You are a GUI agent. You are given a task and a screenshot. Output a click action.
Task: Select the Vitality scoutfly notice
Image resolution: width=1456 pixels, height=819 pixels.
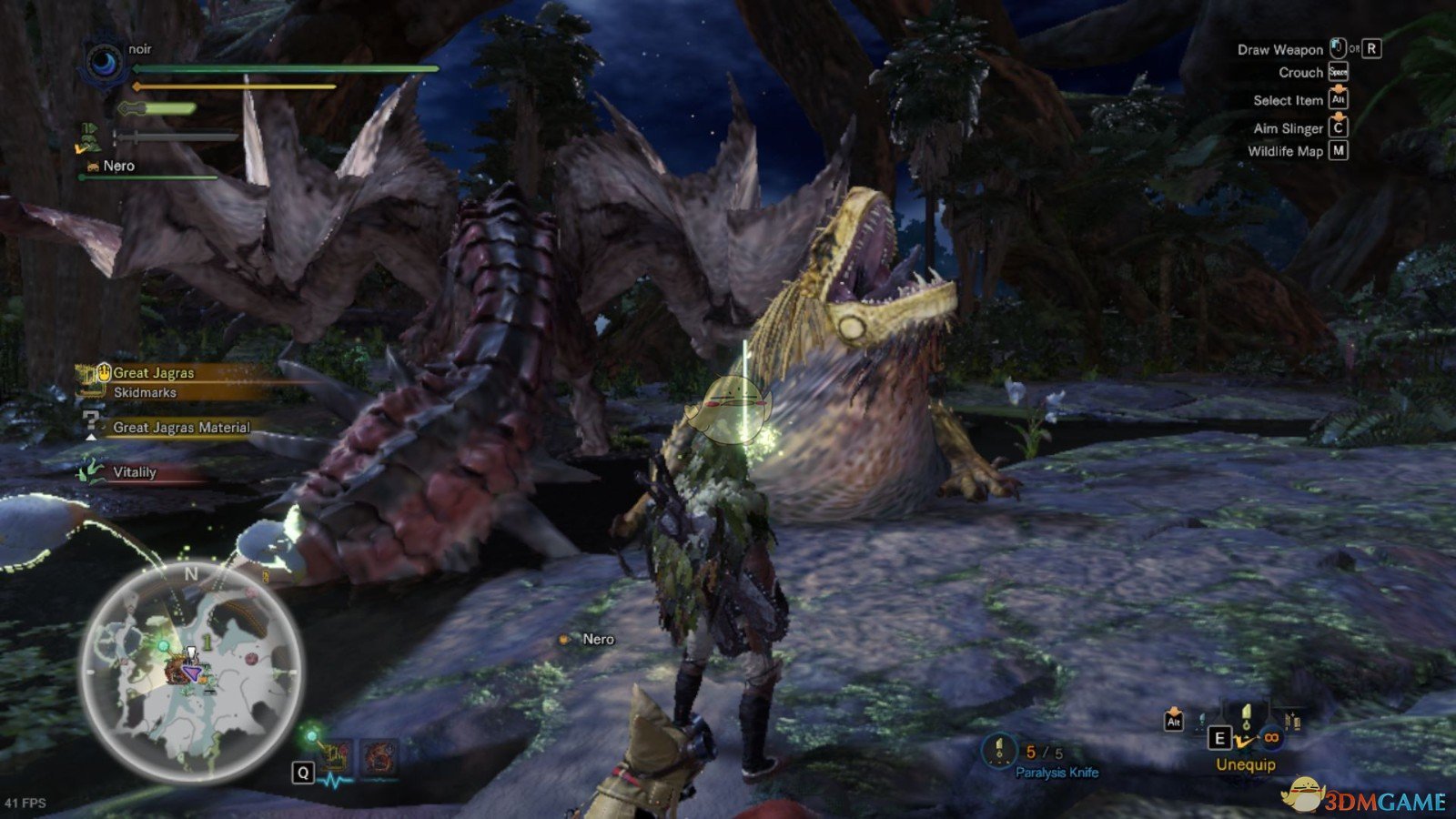[134, 472]
